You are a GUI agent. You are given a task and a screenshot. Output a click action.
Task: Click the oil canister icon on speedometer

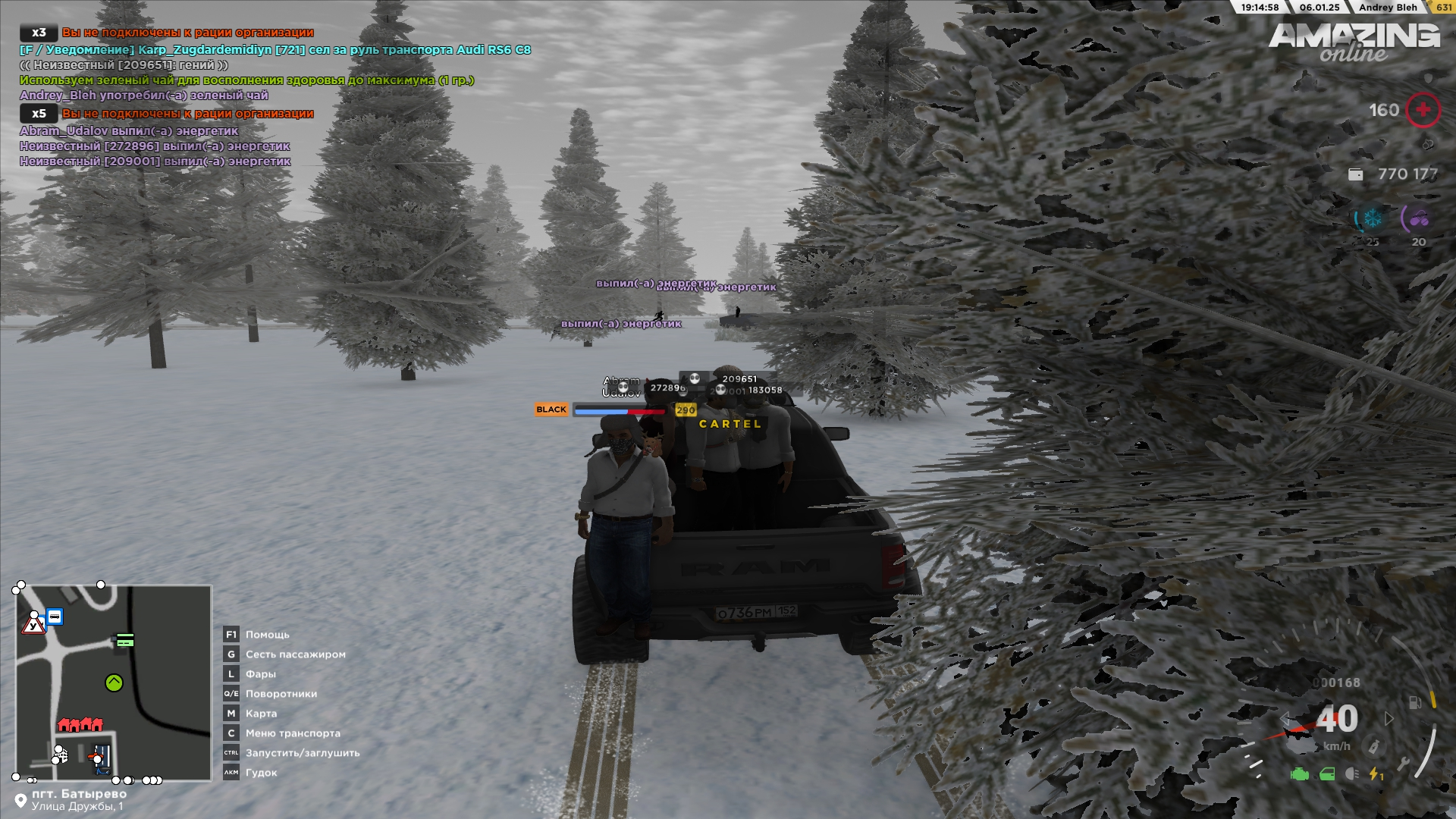pyautogui.click(x=1373, y=747)
